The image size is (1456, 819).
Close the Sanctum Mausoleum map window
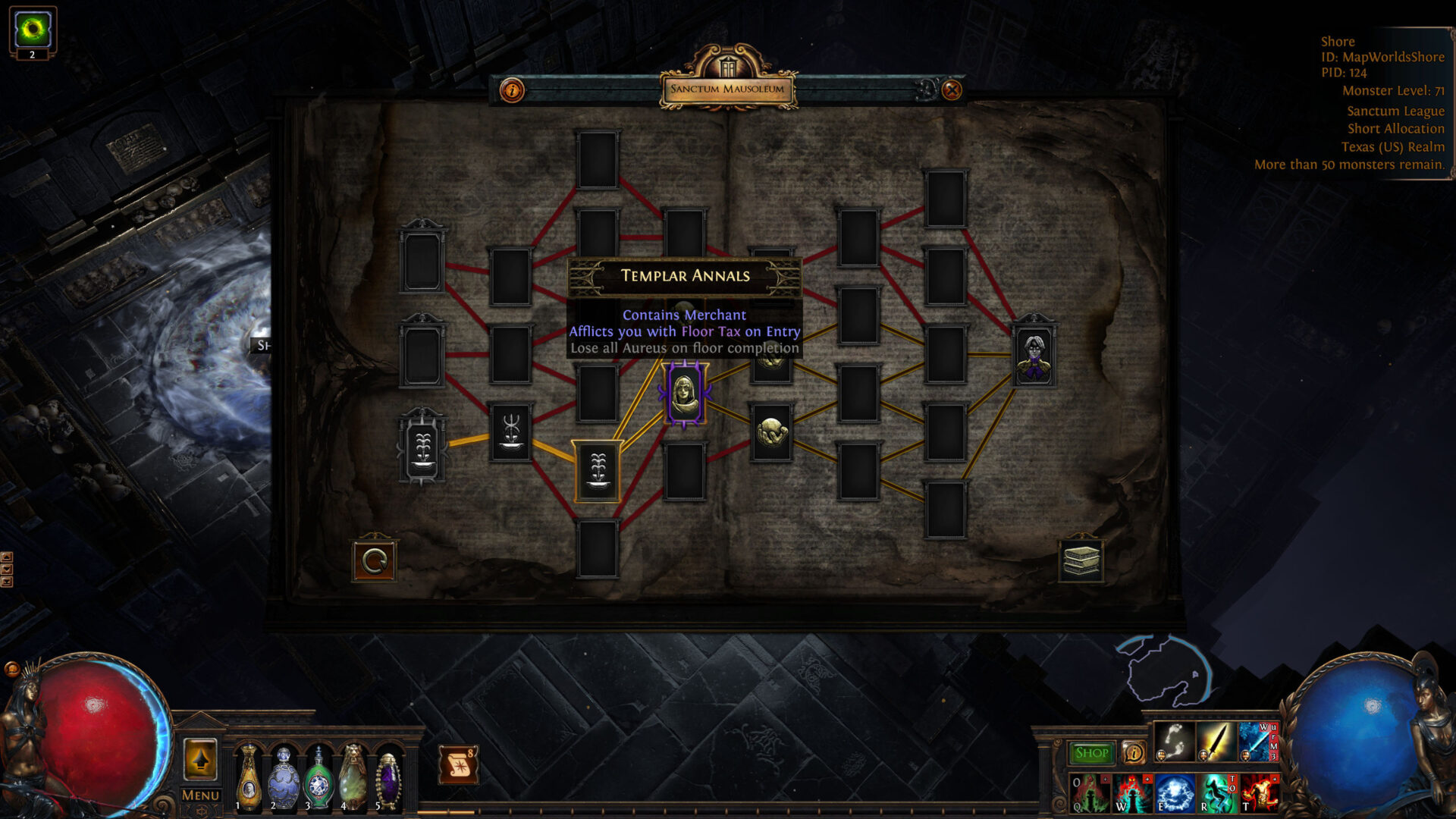coord(952,90)
